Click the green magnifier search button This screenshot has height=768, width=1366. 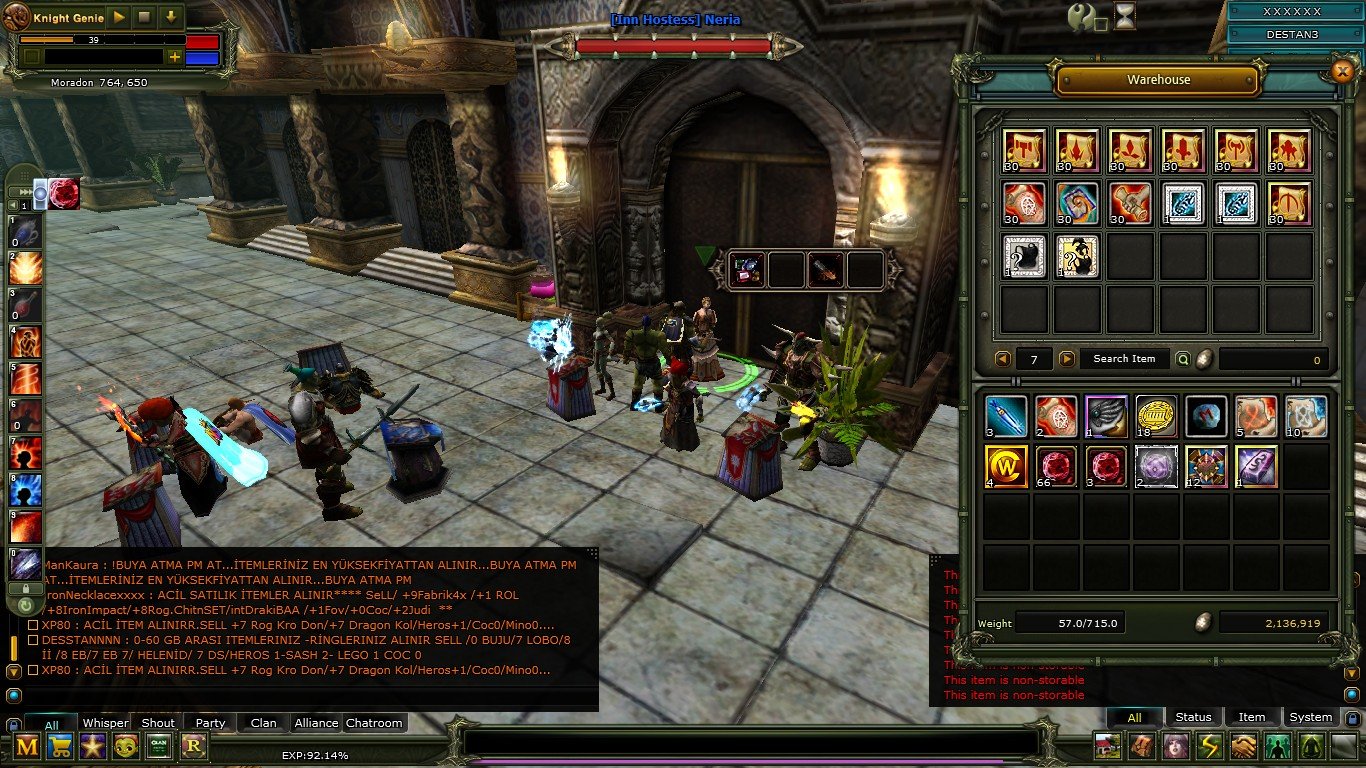[x=1183, y=359]
